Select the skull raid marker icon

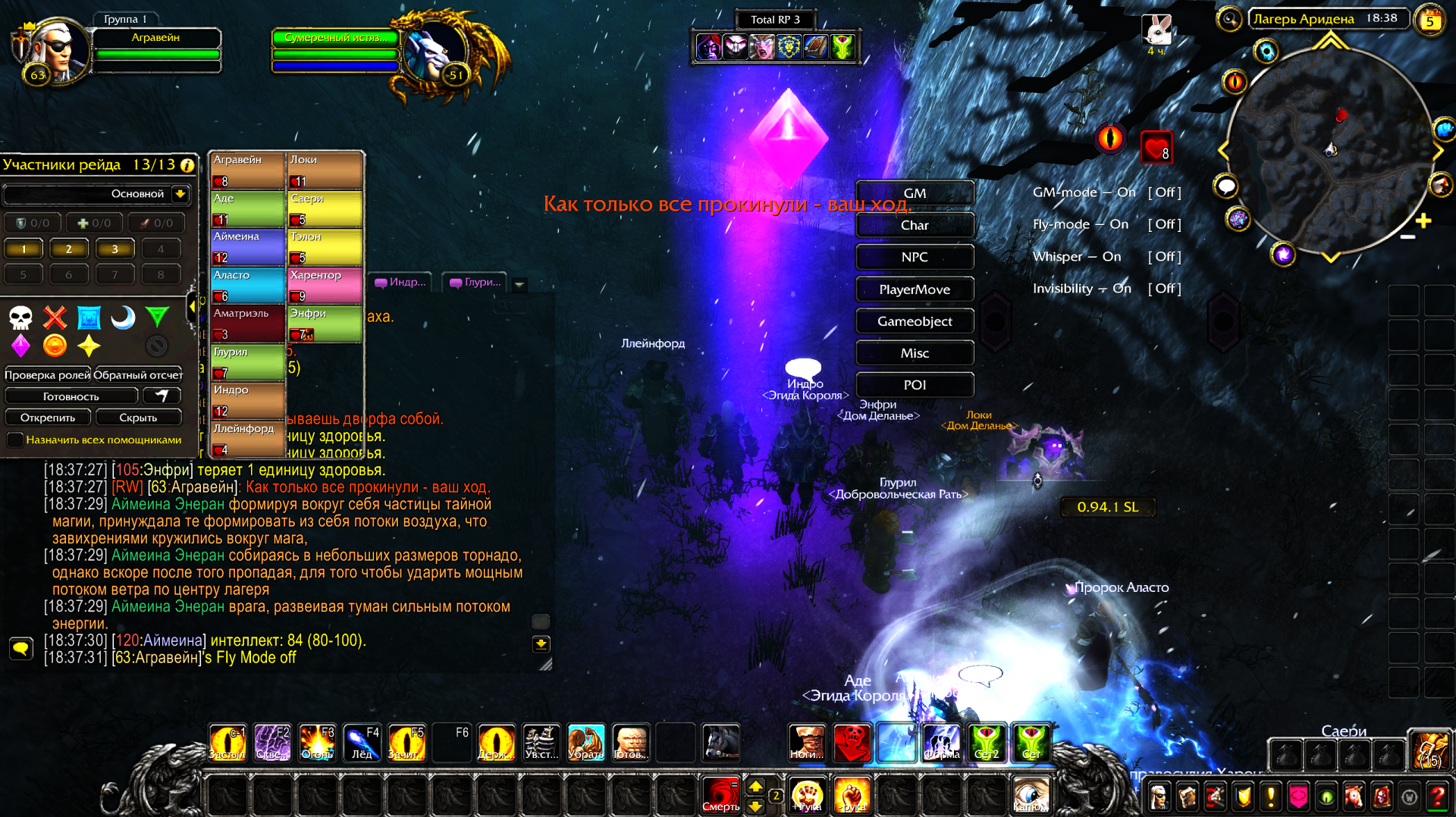click(20, 318)
